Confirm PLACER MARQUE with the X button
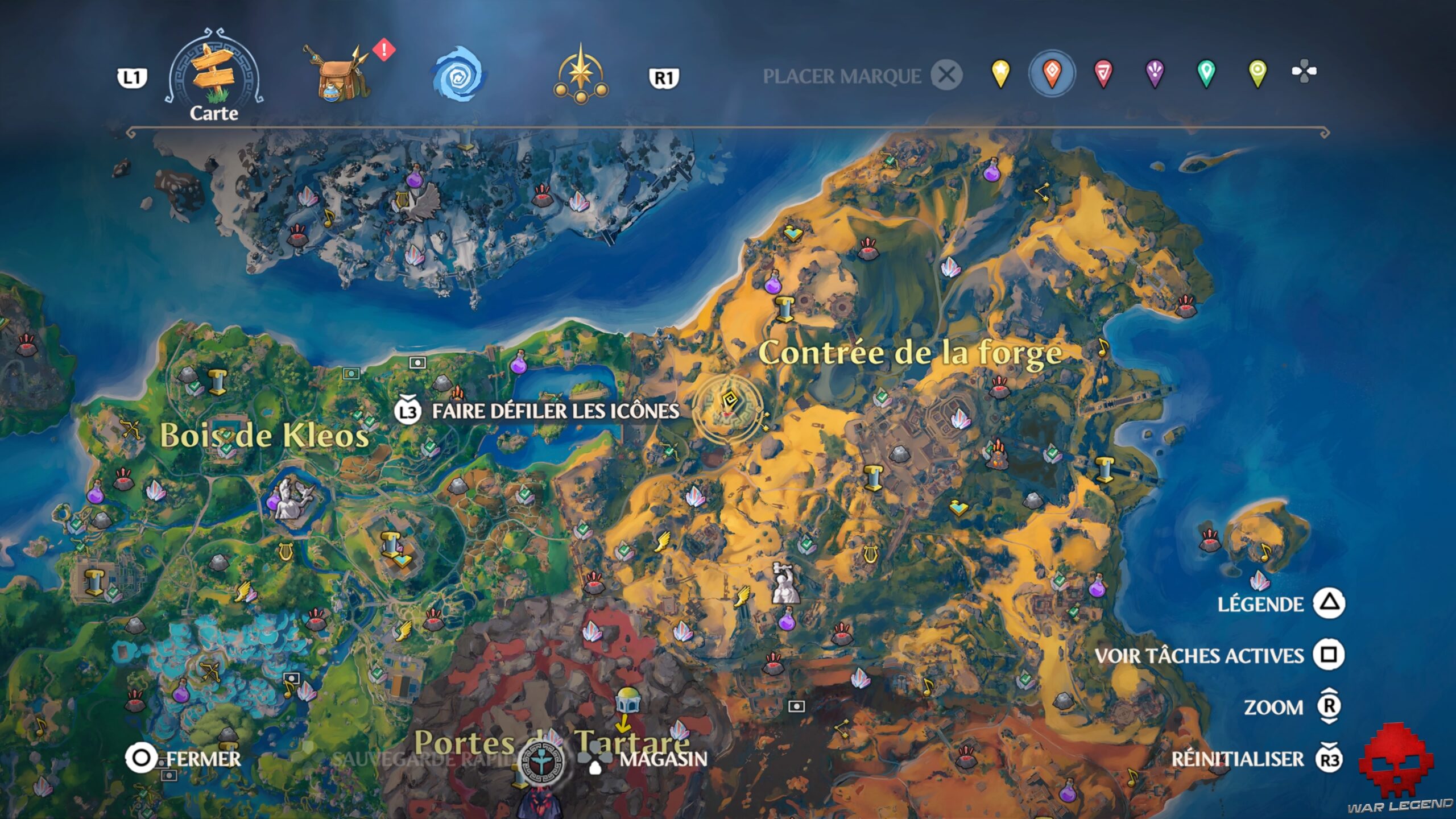 (x=946, y=74)
